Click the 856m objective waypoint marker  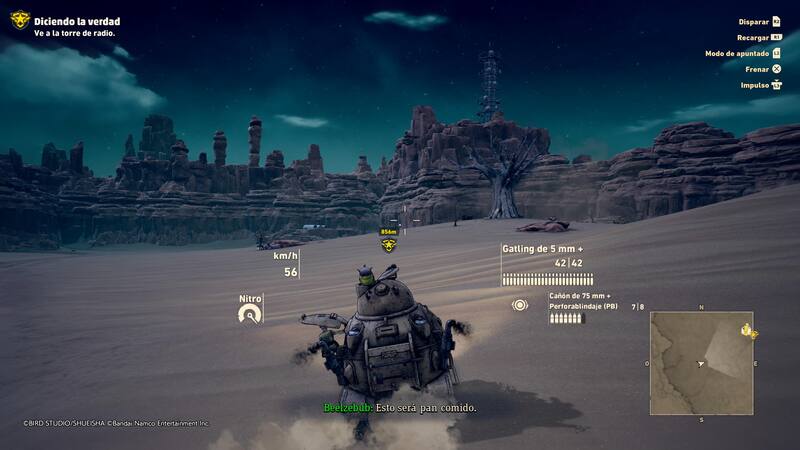389,244
